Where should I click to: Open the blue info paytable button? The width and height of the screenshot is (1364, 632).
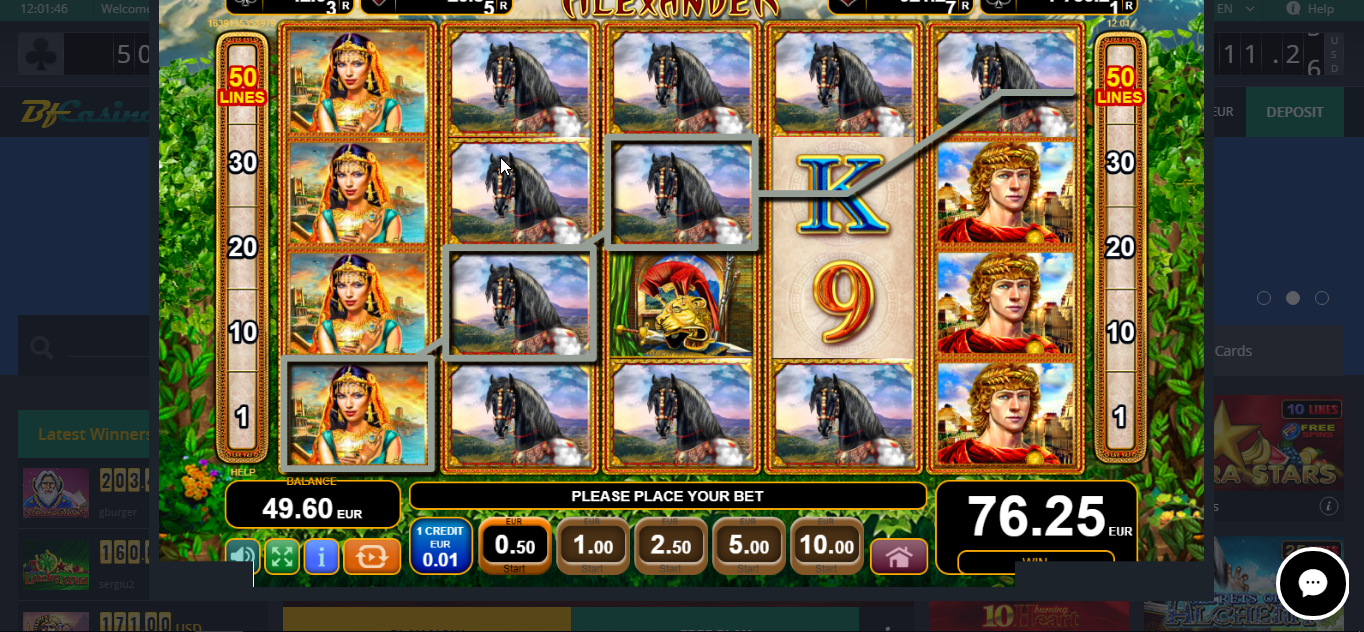click(x=321, y=556)
